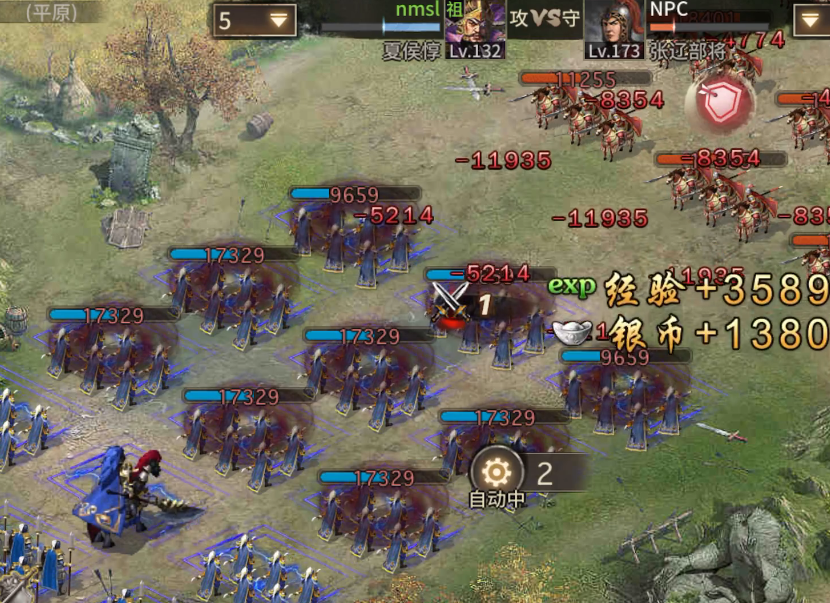Image resolution: width=830 pixels, height=603 pixels.
Task: Toggle the 自动中 auto-battle gear button
Action: click(x=496, y=473)
